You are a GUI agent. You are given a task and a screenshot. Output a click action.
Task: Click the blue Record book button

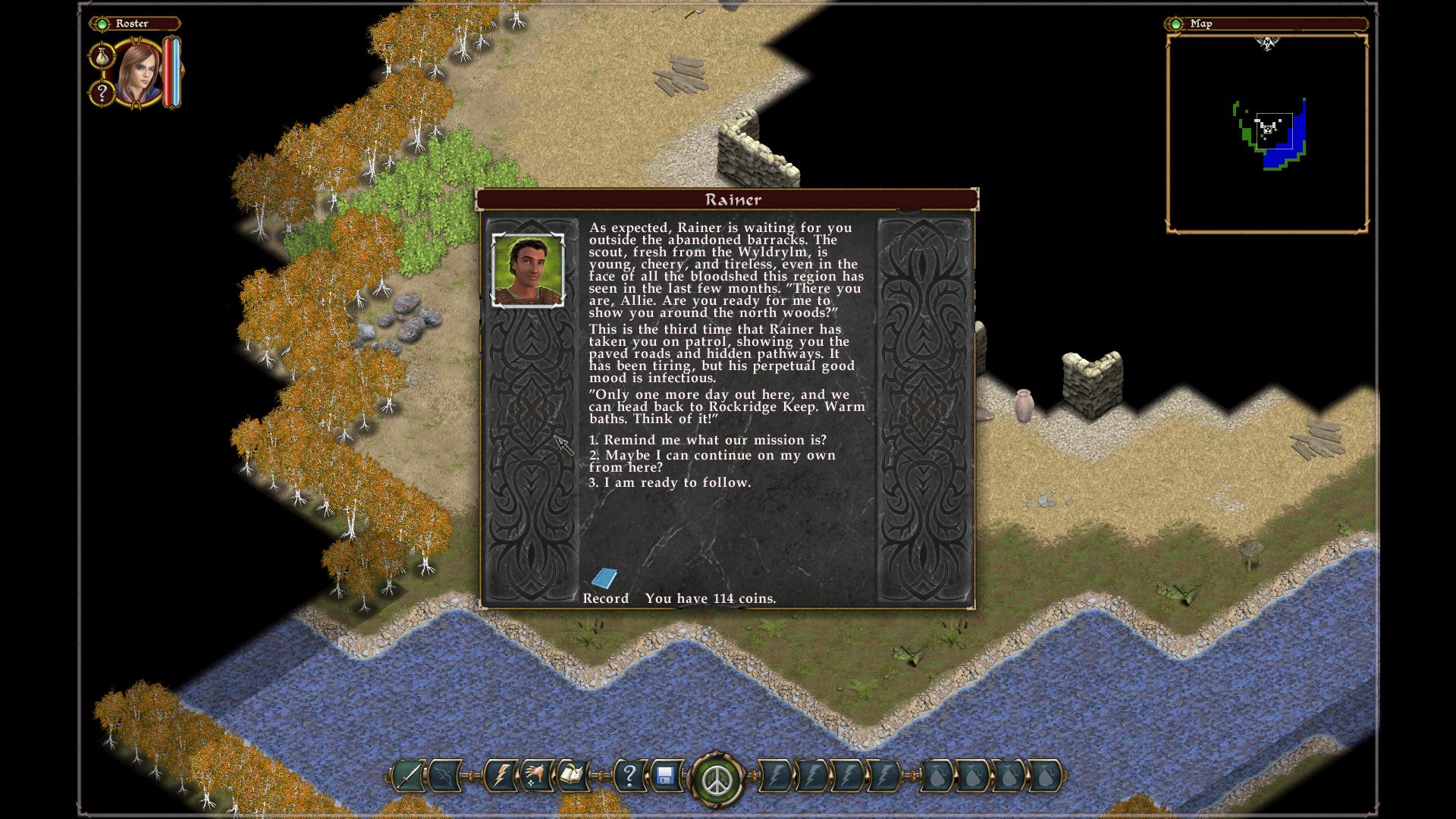pos(604,579)
